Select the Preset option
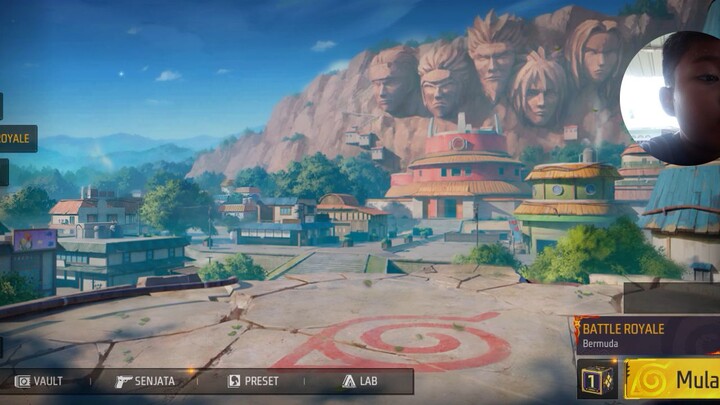 (x=254, y=381)
